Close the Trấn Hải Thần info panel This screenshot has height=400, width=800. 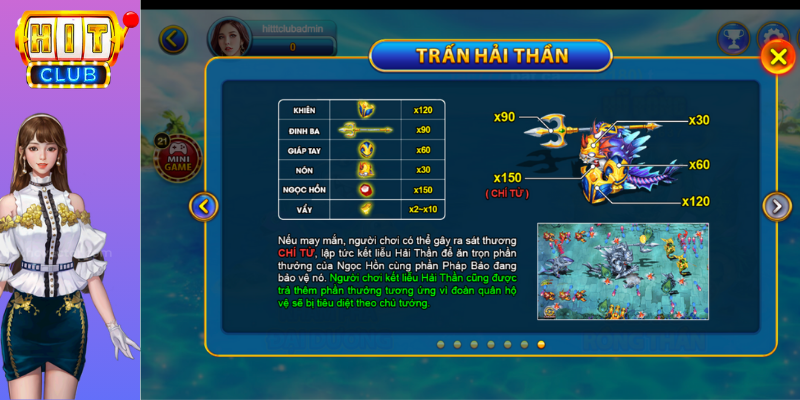click(x=777, y=58)
